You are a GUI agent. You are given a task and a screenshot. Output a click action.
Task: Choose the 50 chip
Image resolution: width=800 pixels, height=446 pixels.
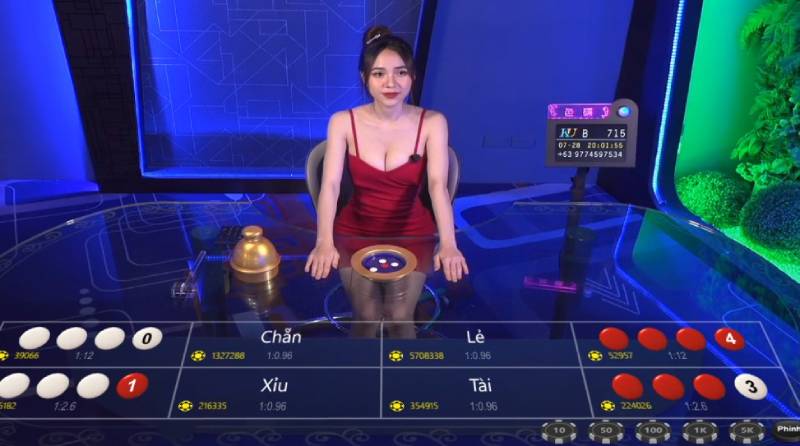coord(605,430)
